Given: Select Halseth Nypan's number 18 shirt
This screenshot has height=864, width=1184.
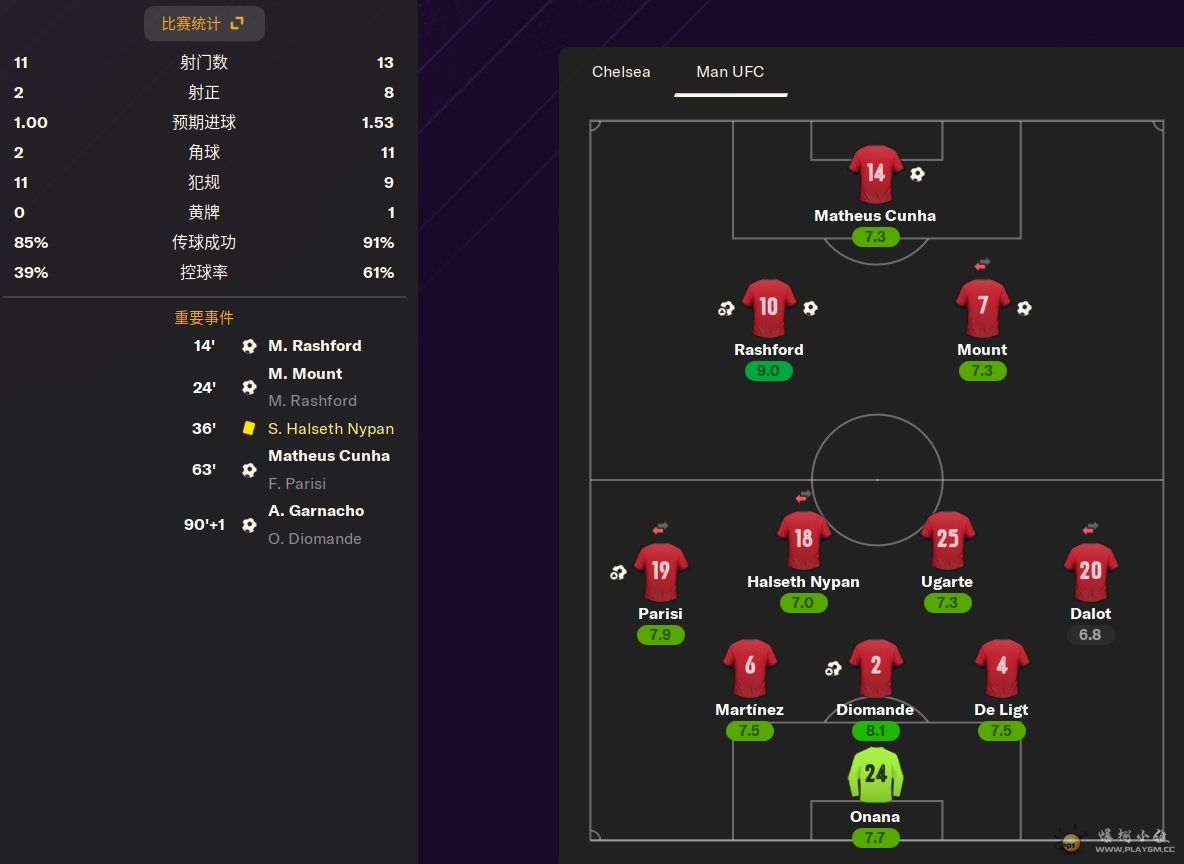Looking at the screenshot, I should point(803,540).
